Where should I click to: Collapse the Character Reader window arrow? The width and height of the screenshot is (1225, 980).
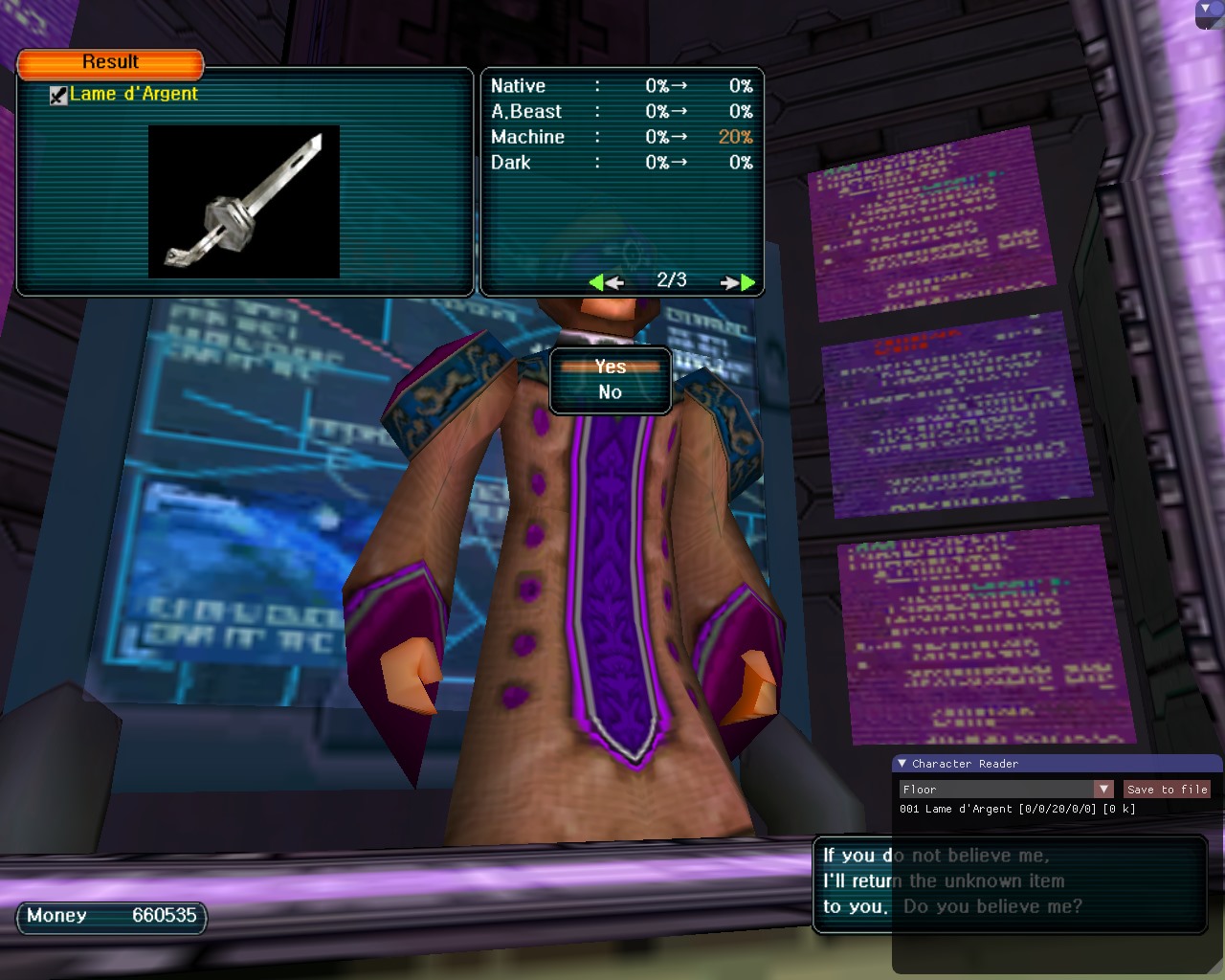coord(902,764)
